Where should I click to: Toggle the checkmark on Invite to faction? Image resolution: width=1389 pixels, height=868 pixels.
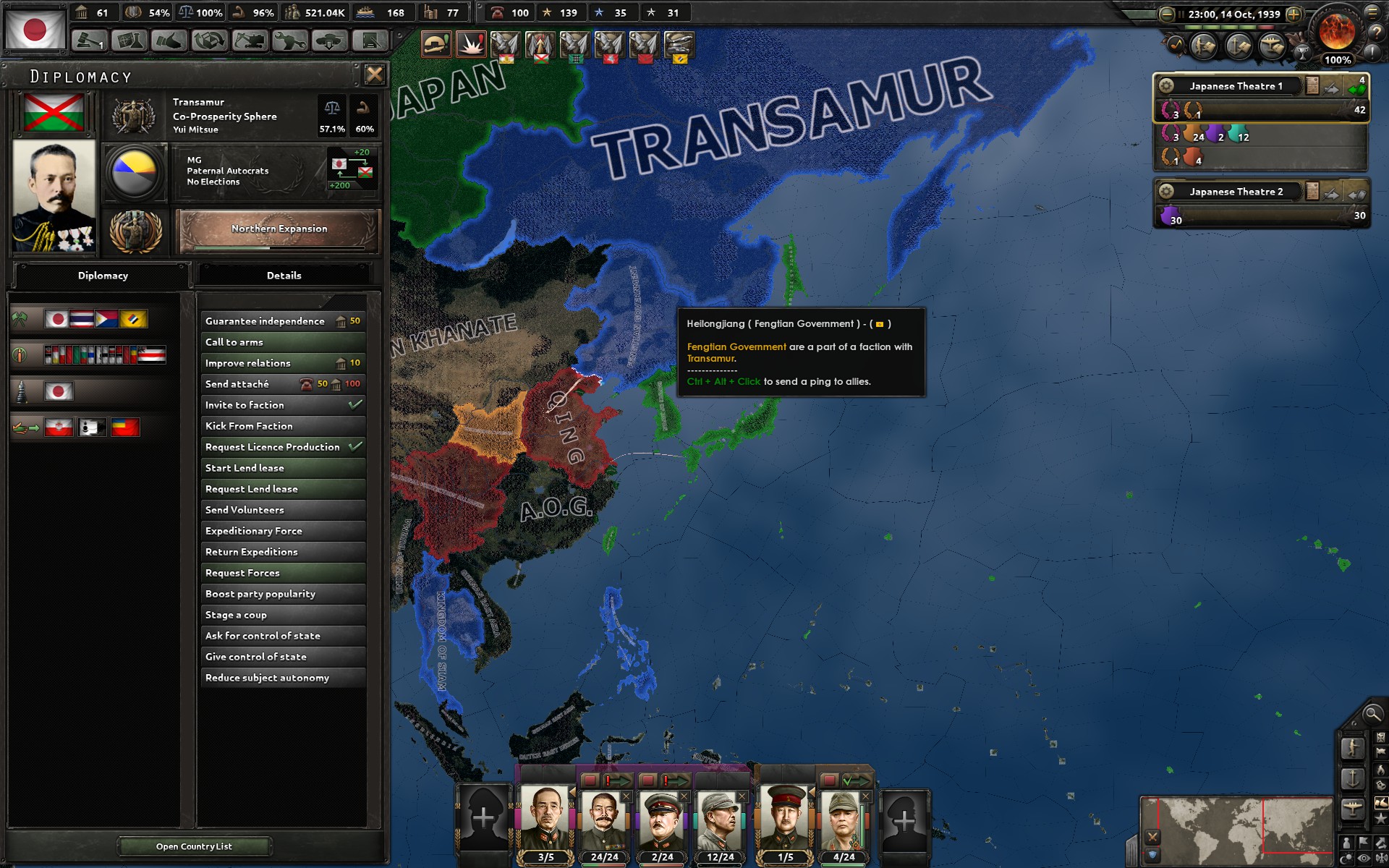[x=355, y=405]
